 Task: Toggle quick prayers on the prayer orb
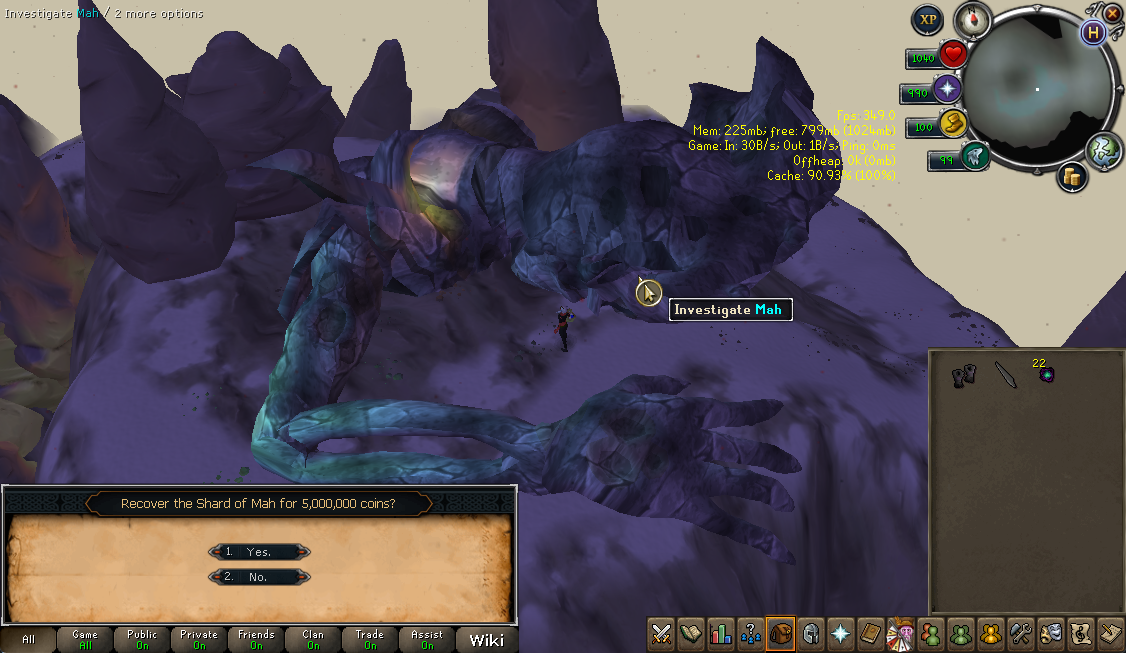tap(946, 91)
